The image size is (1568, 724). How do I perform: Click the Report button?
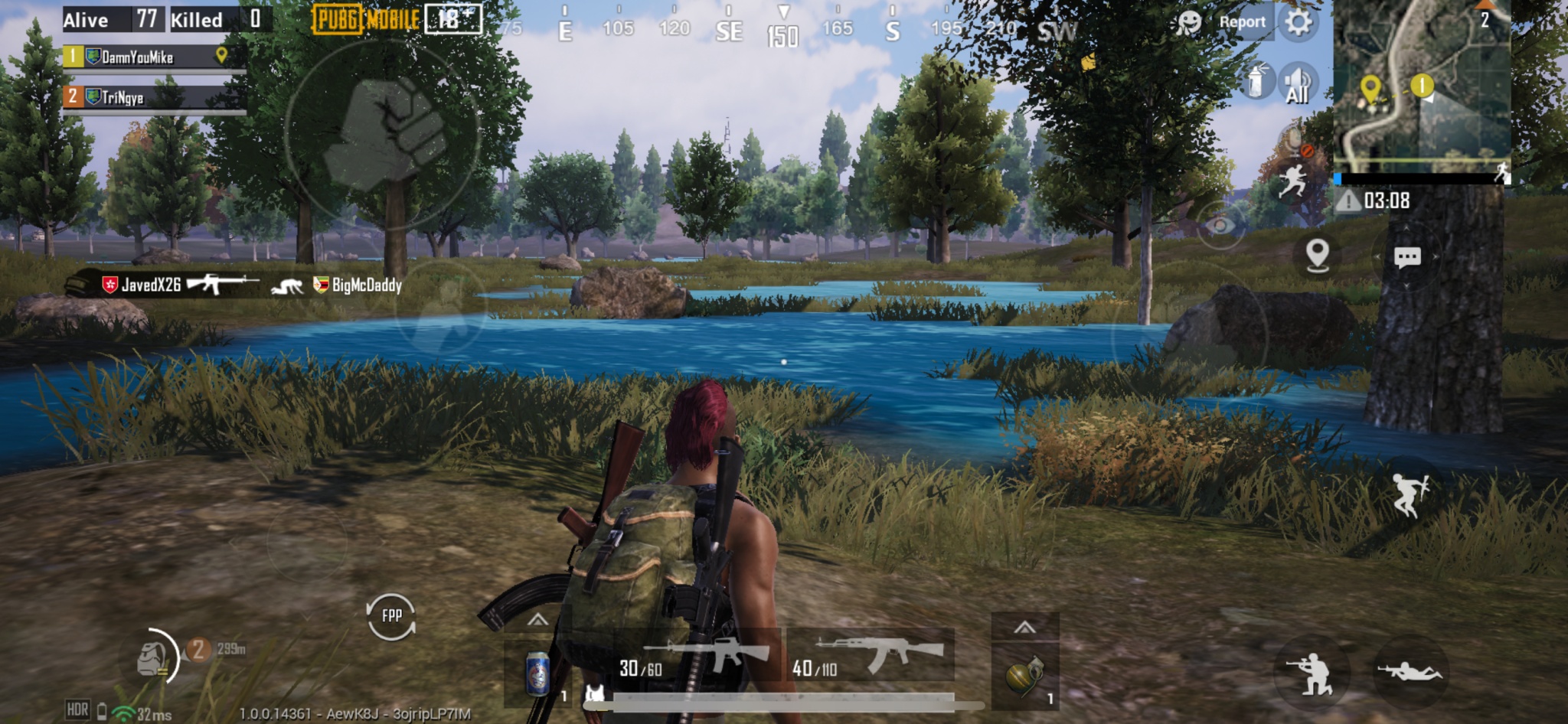coord(1242,21)
